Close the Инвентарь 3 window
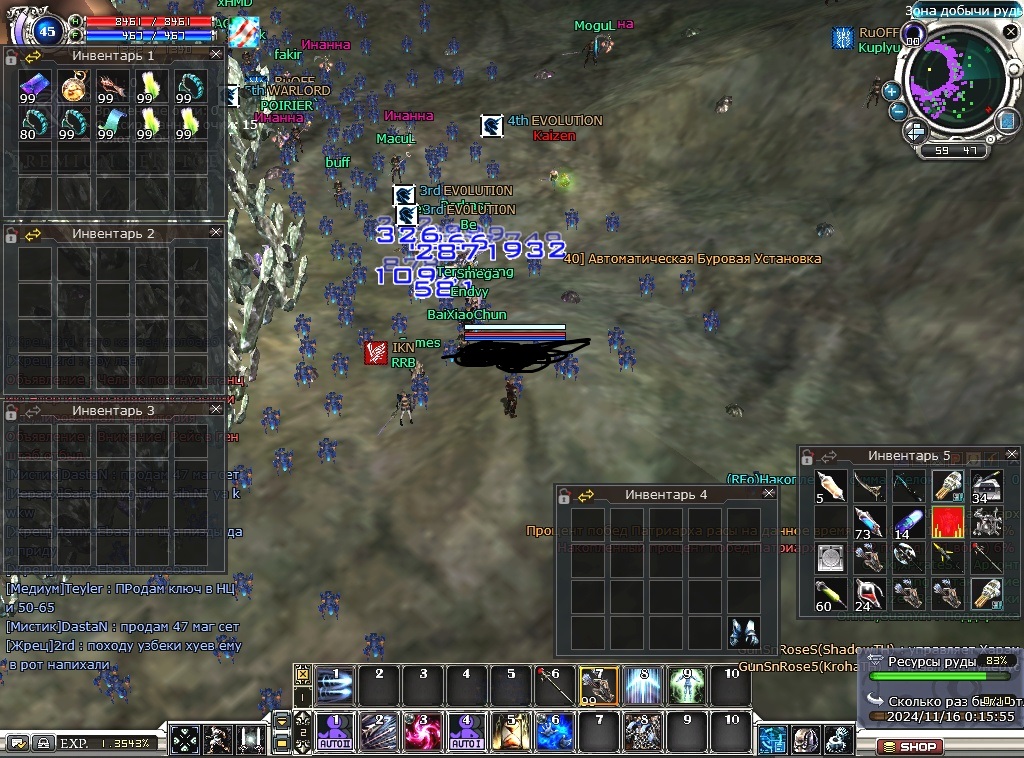Screen dimensions: 1024x758 click(216, 410)
